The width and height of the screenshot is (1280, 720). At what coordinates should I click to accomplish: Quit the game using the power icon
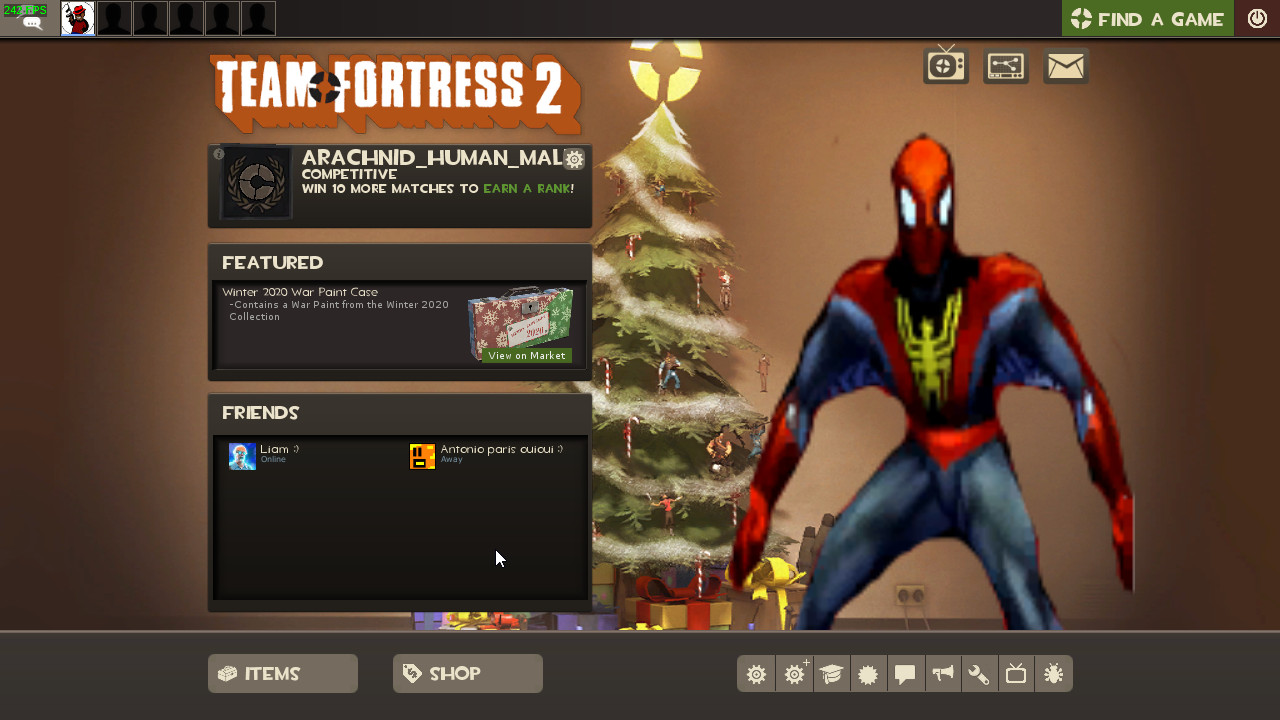click(x=1257, y=17)
